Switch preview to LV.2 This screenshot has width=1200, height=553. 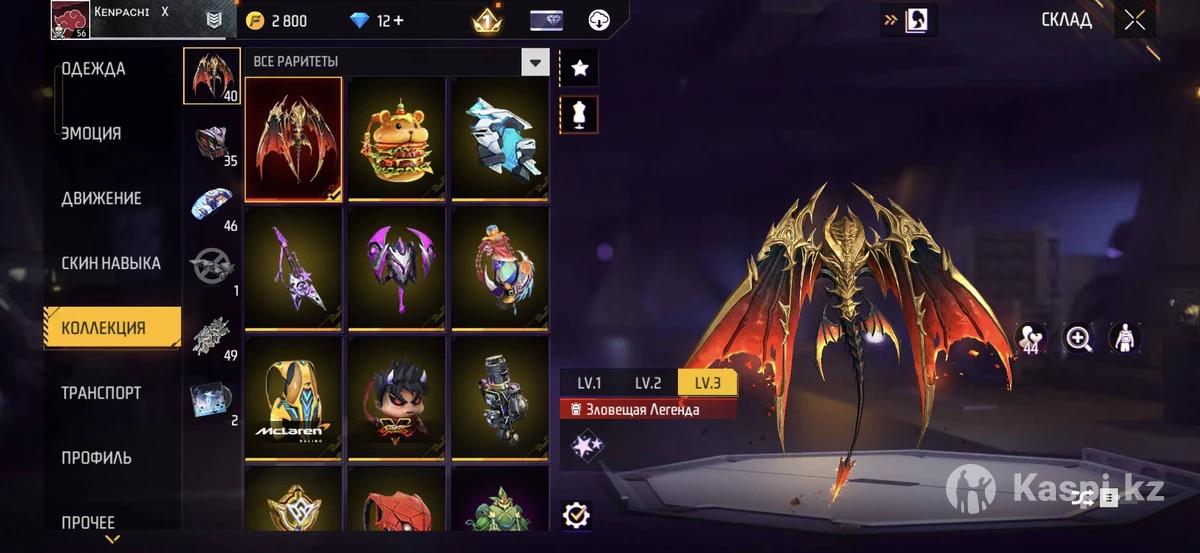(648, 383)
